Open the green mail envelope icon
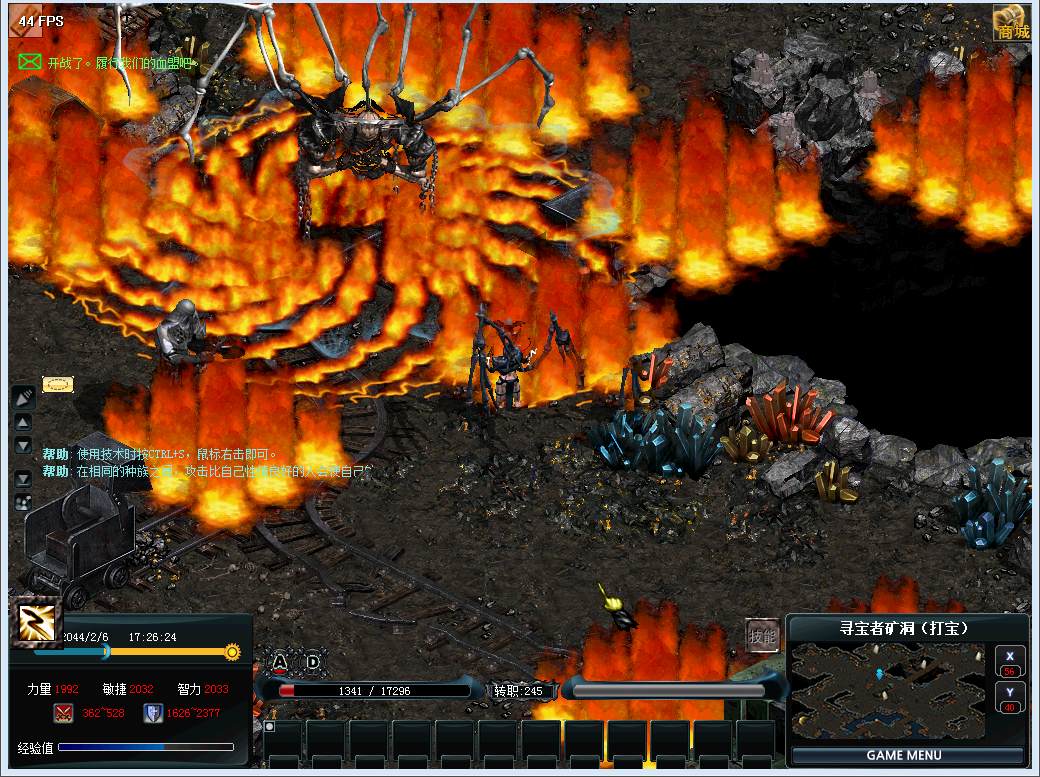 pyautogui.click(x=29, y=62)
